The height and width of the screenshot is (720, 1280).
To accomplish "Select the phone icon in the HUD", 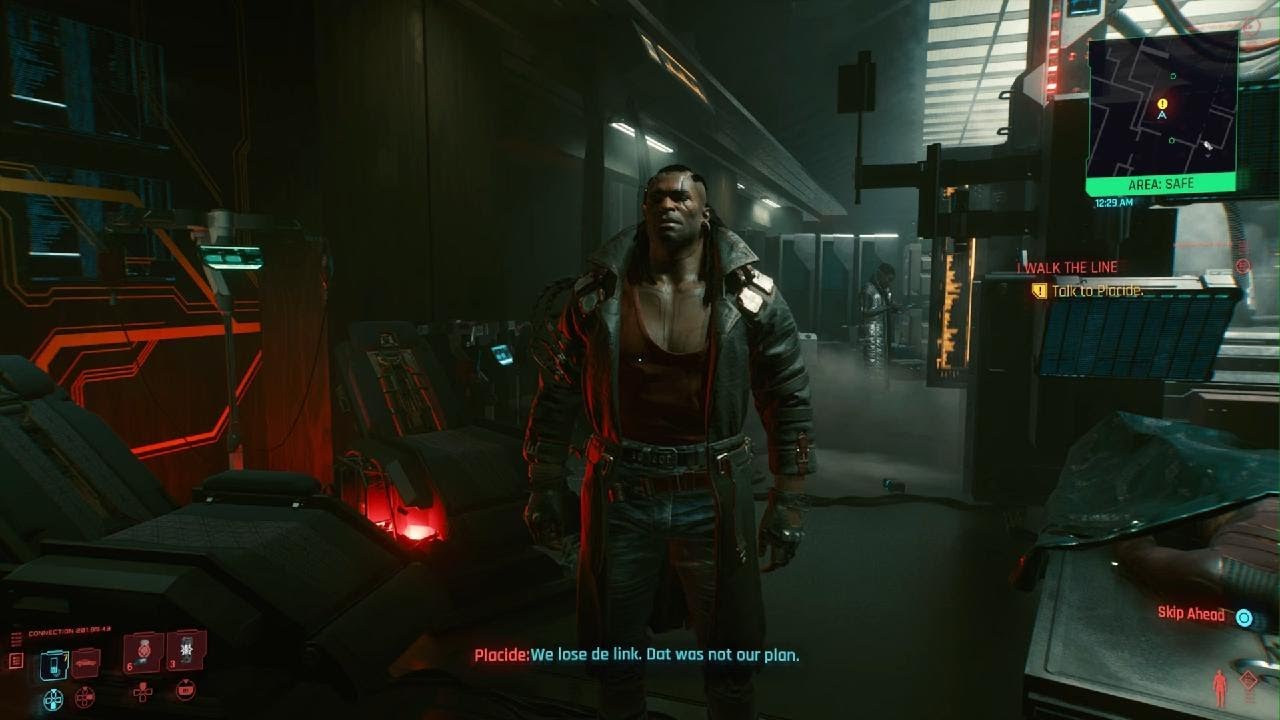I will (53, 666).
